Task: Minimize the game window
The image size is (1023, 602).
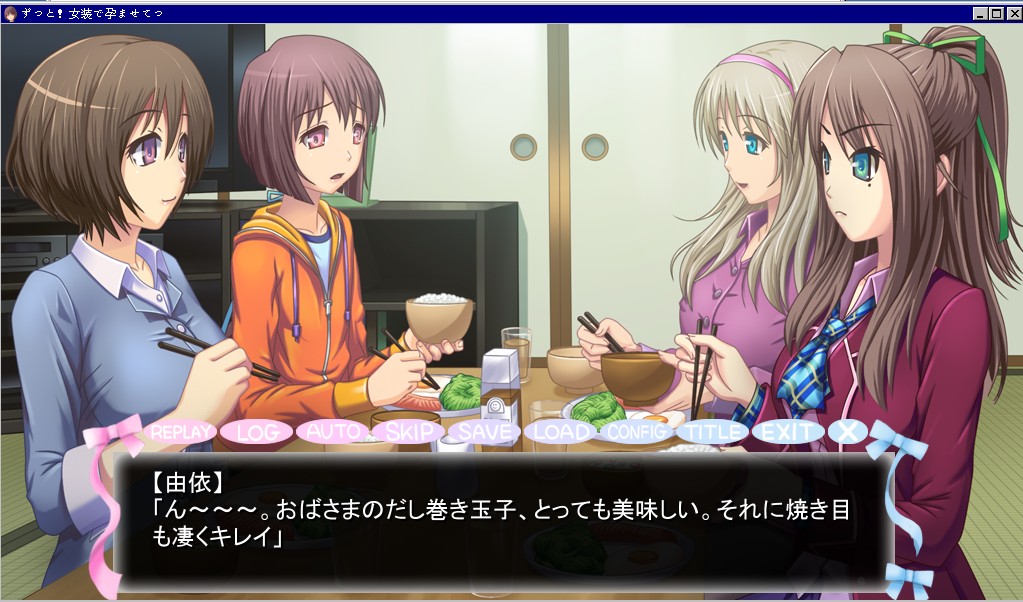Action: click(980, 13)
